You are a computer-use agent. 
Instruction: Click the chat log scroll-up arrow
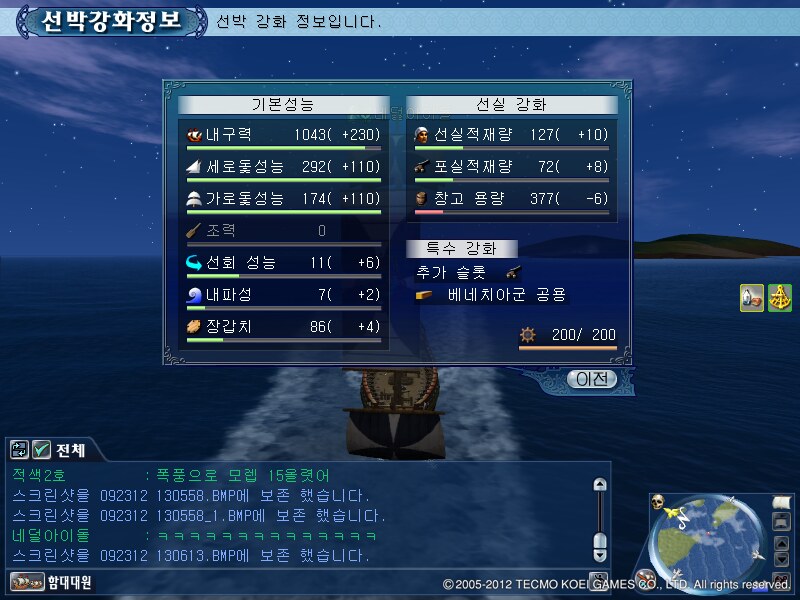click(x=600, y=485)
